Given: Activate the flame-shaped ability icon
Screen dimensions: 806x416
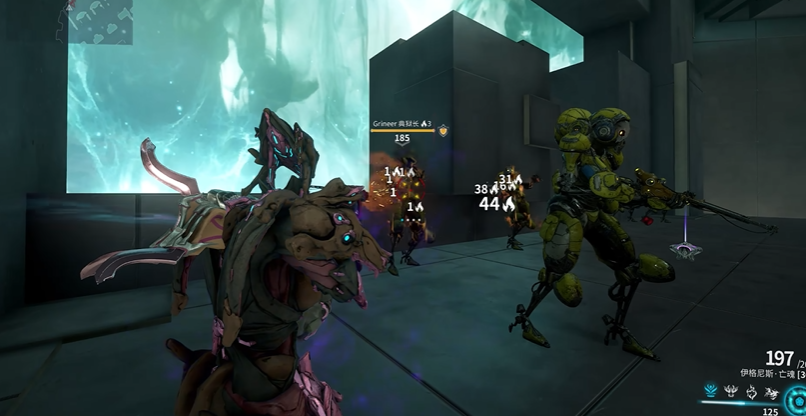Looking at the screenshot, I should (x=752, y=392).
